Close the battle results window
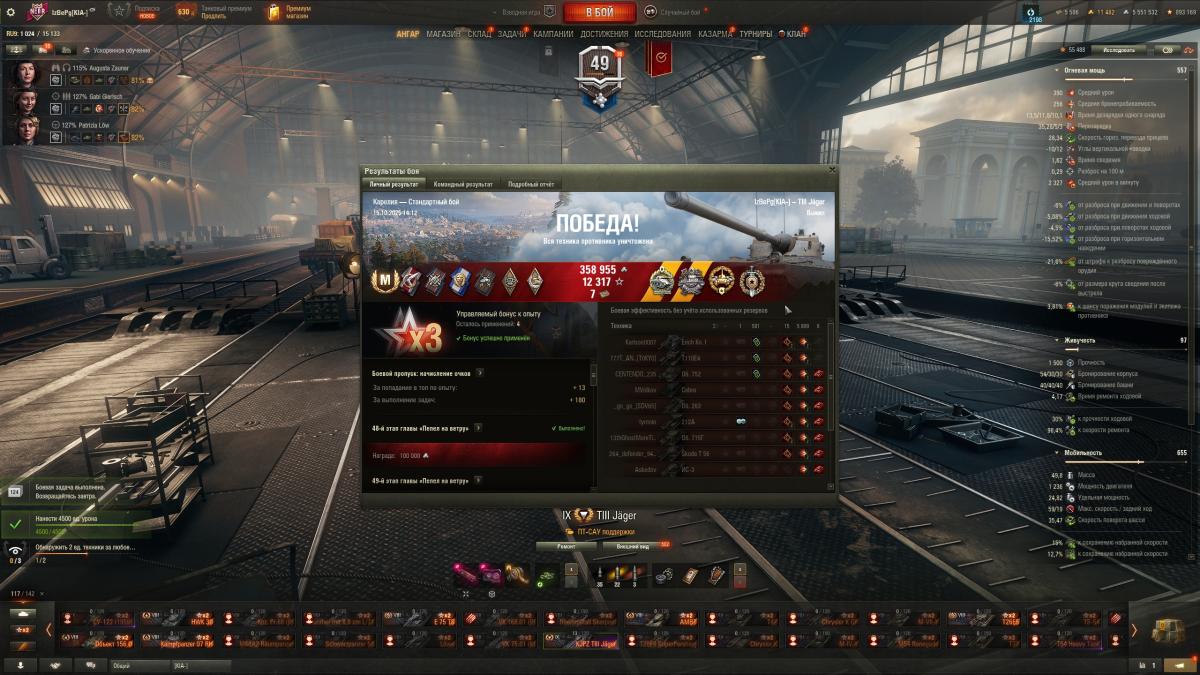Viewport: 1200px width, 675px height. [832, 171]
